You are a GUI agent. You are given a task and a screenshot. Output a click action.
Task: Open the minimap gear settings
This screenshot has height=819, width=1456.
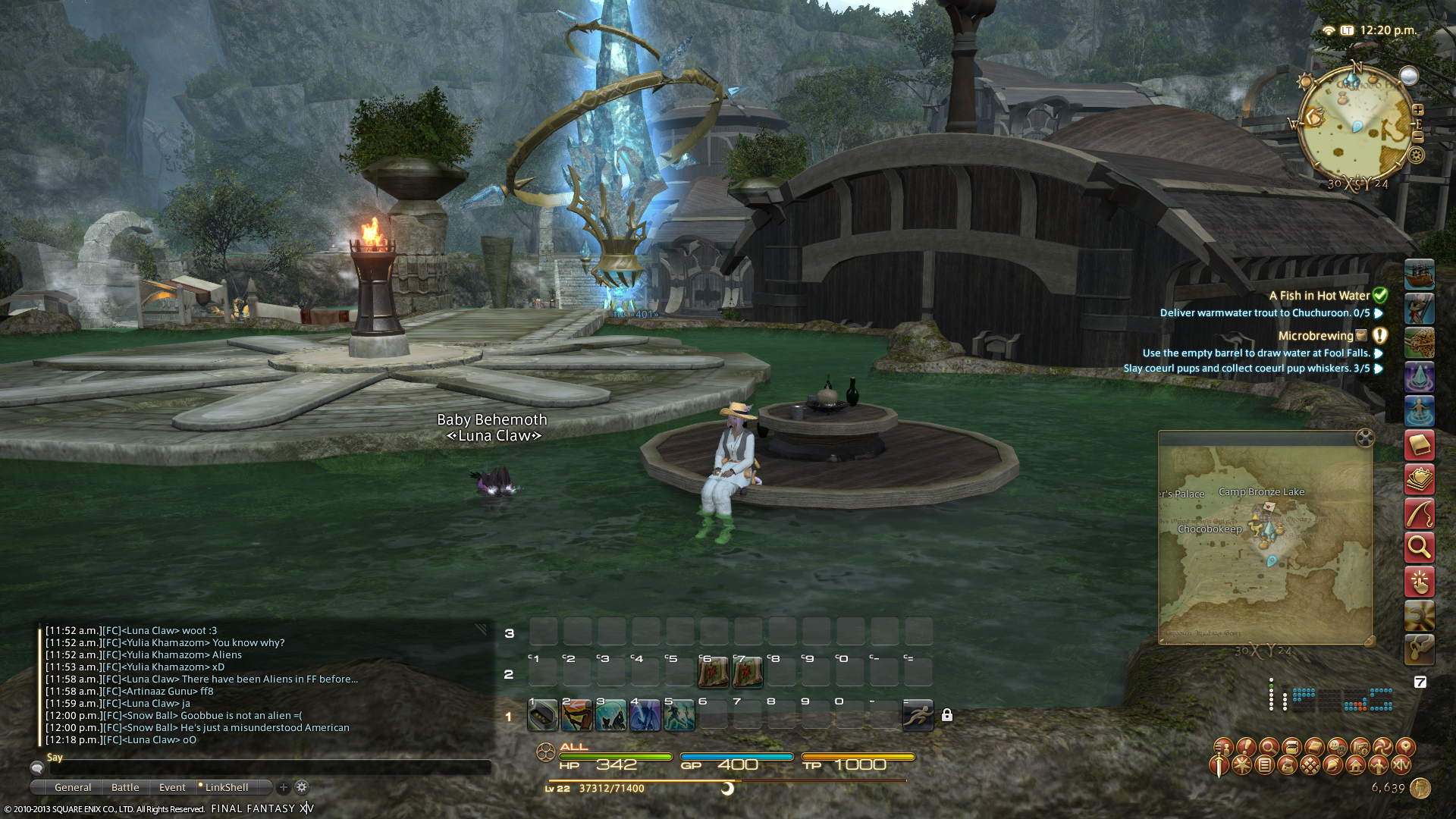click(1416, 155)
